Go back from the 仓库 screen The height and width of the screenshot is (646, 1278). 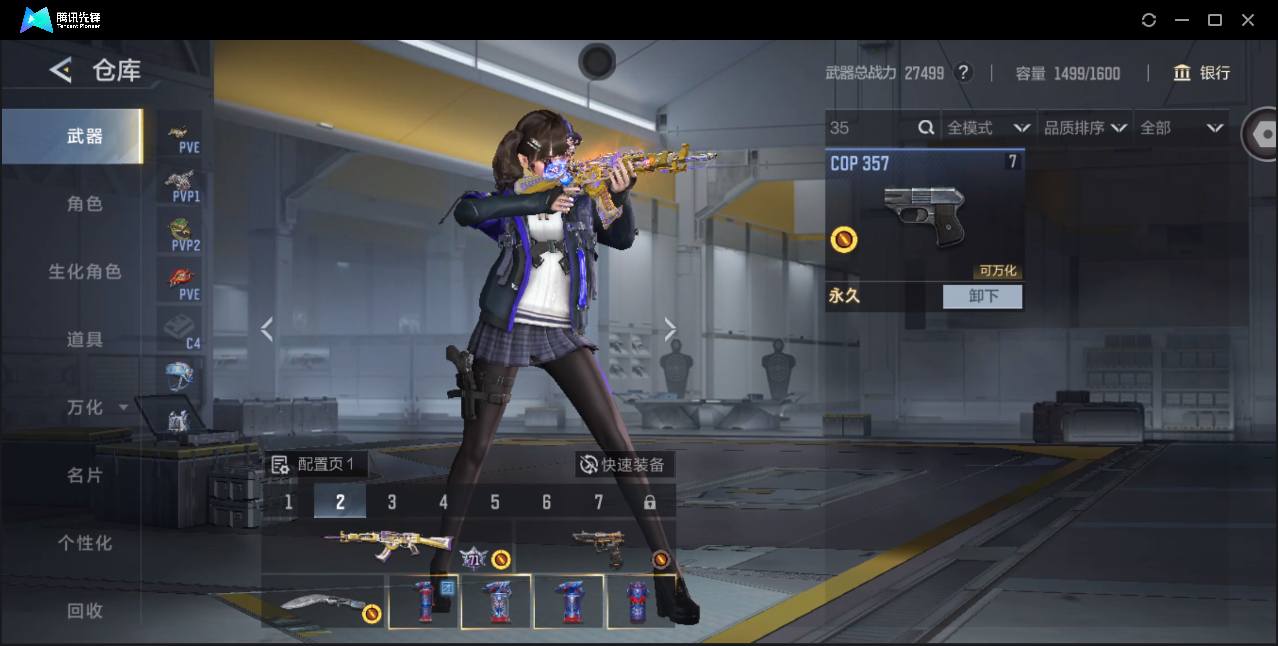pos(62,70)
